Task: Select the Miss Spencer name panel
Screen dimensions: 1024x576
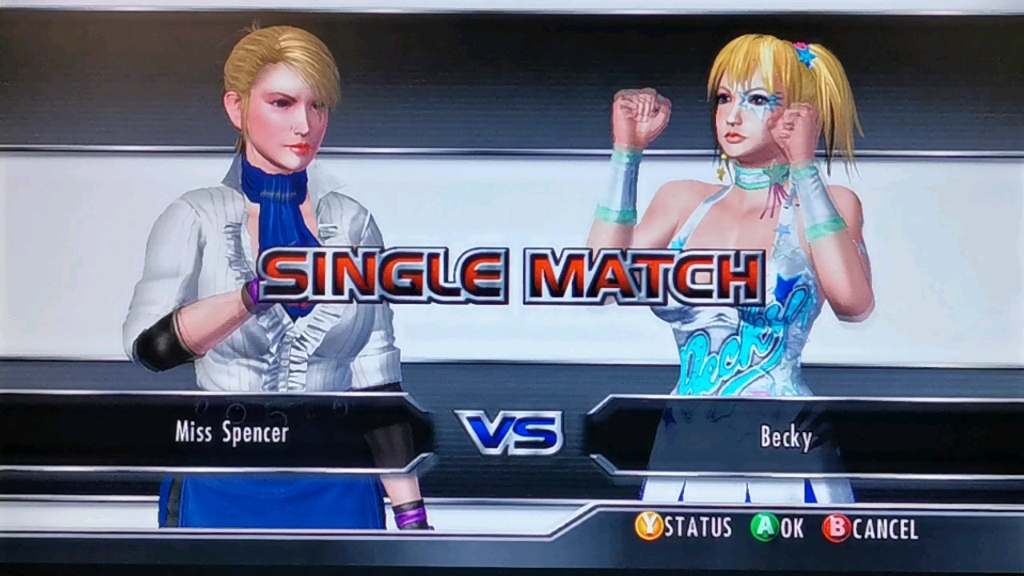Action: tap(231, 432)
